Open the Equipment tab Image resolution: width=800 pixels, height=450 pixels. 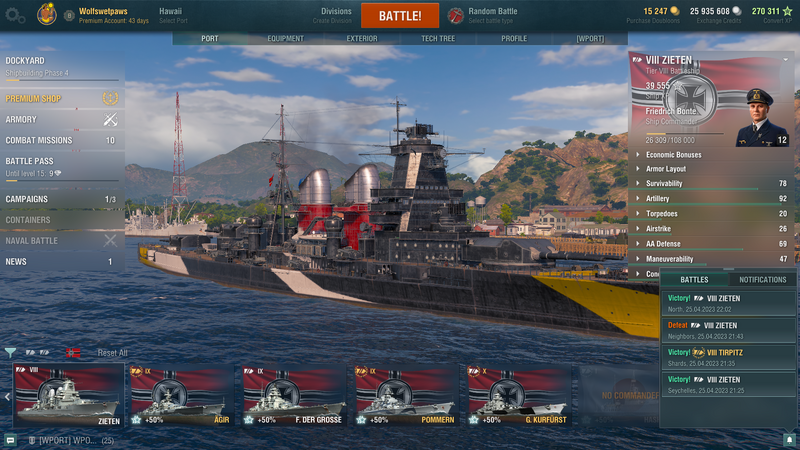(285, 39)
